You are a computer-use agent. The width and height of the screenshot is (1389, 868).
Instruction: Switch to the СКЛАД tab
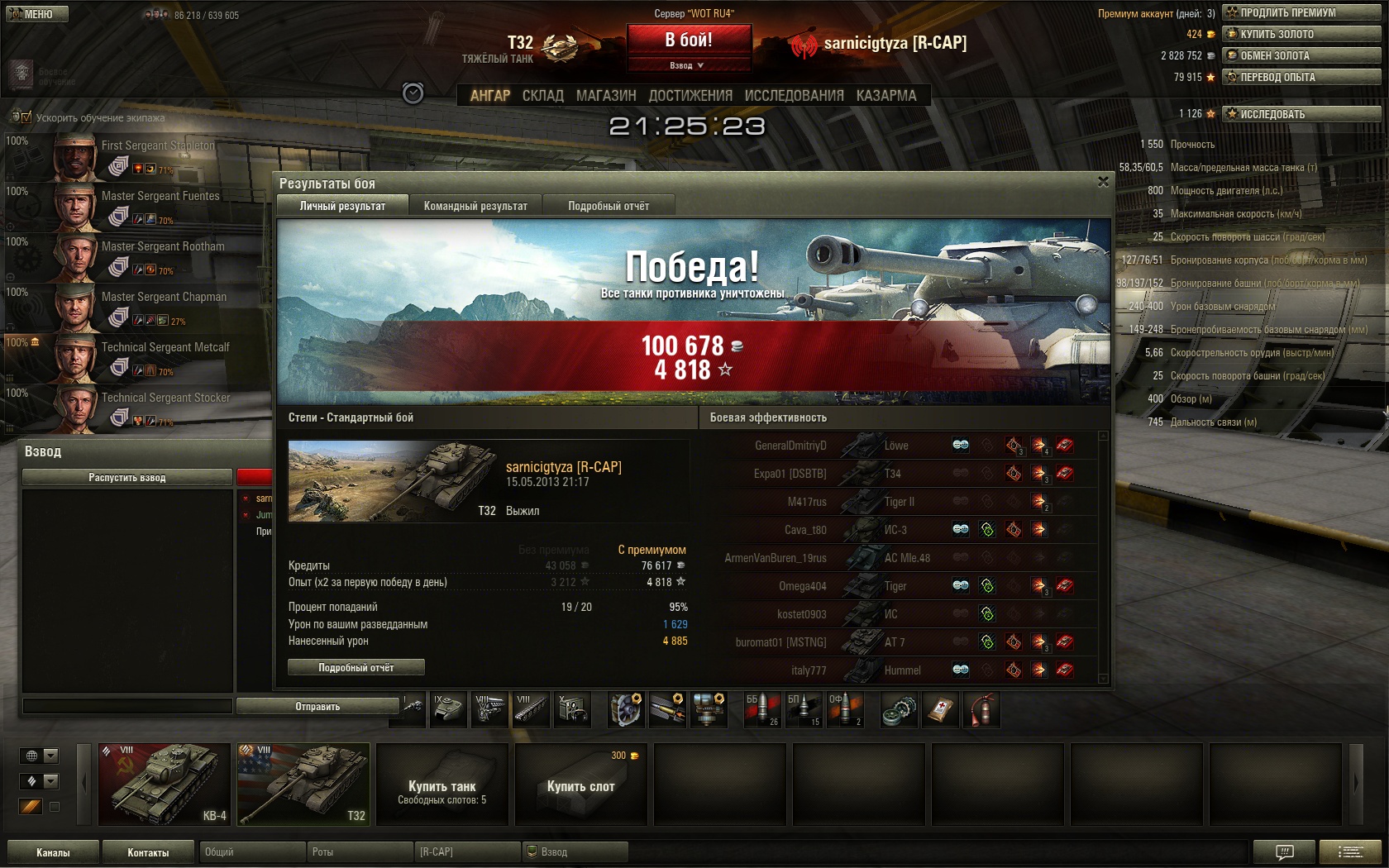point(542,96)
